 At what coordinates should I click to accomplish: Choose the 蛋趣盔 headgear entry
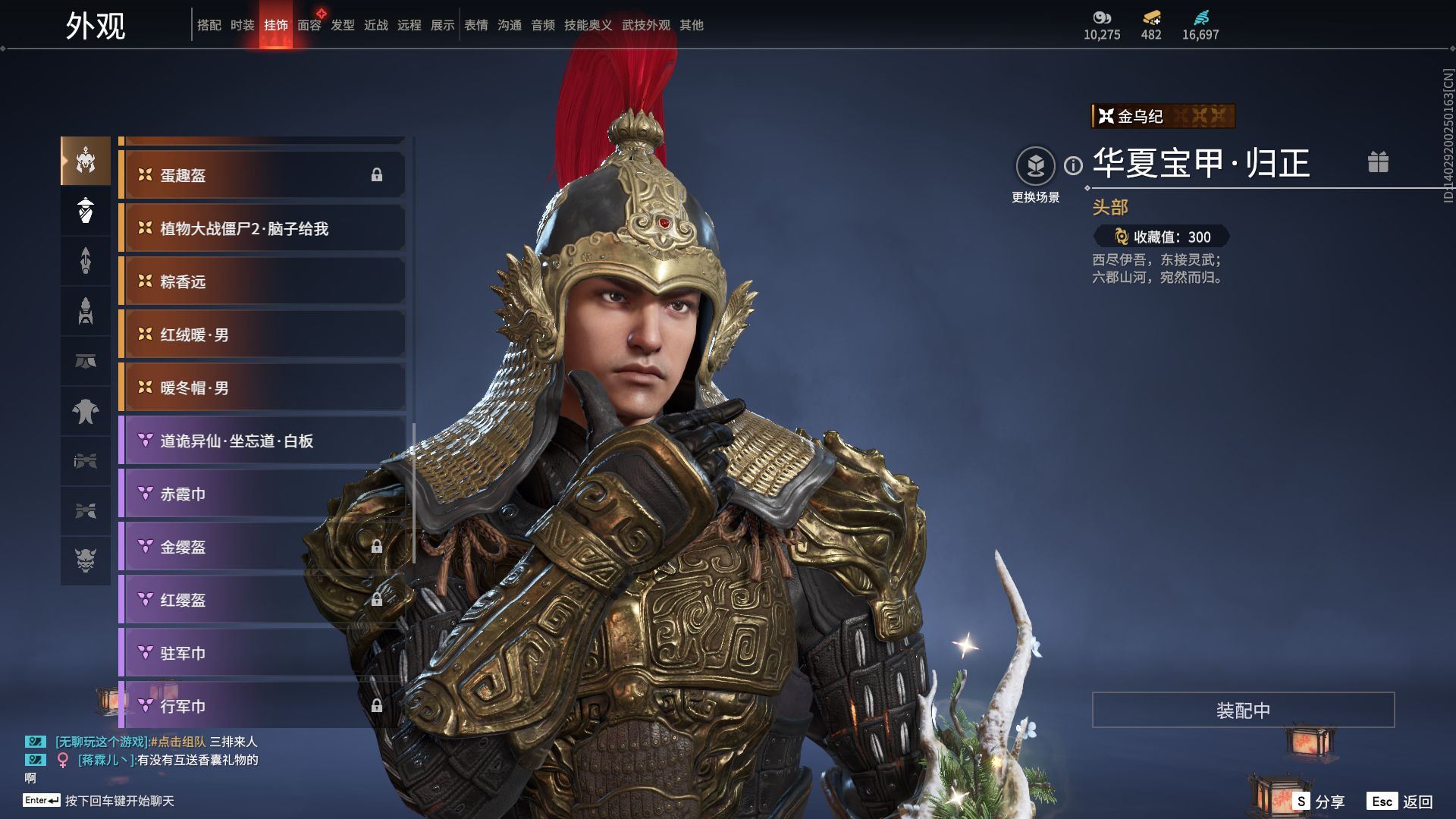262,175
